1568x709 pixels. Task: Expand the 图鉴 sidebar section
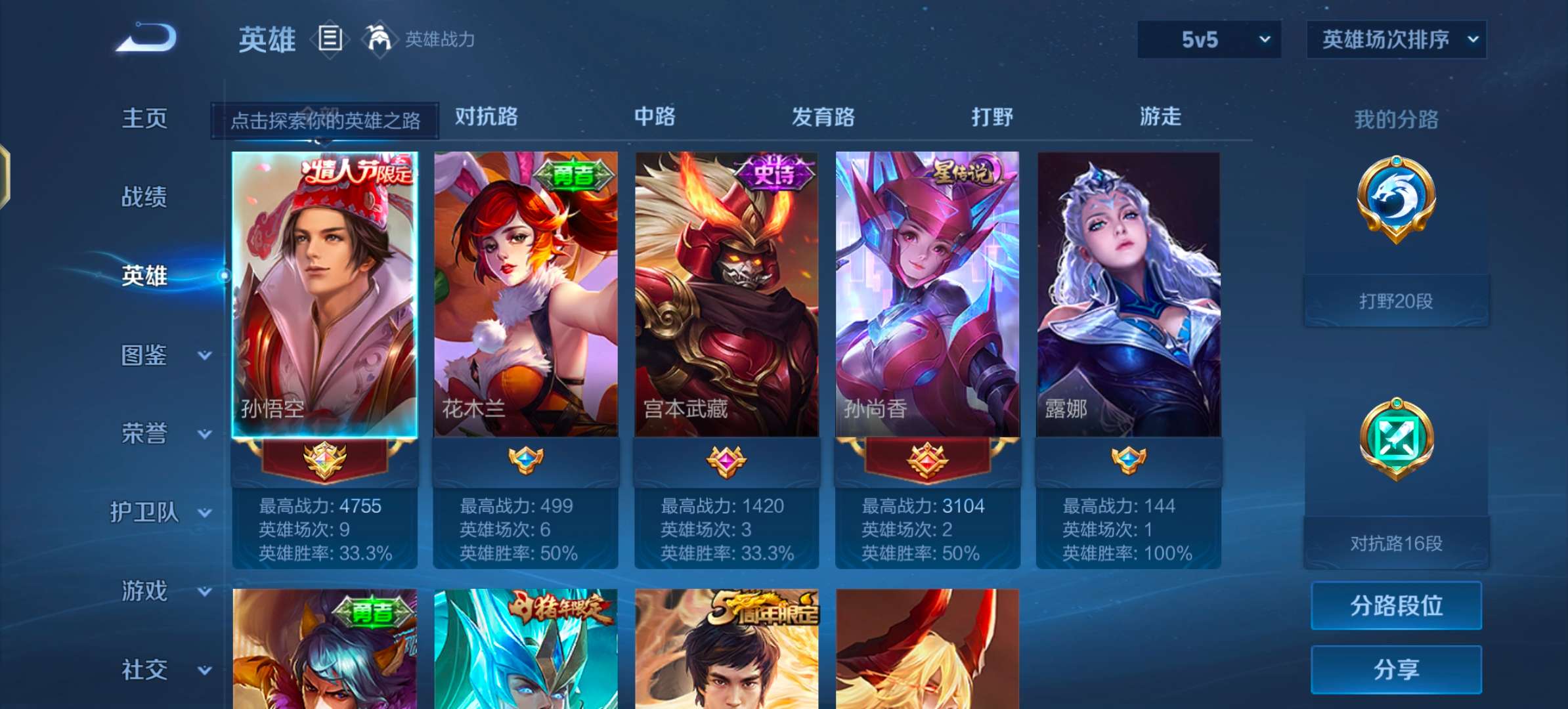(x=144, y=355)
